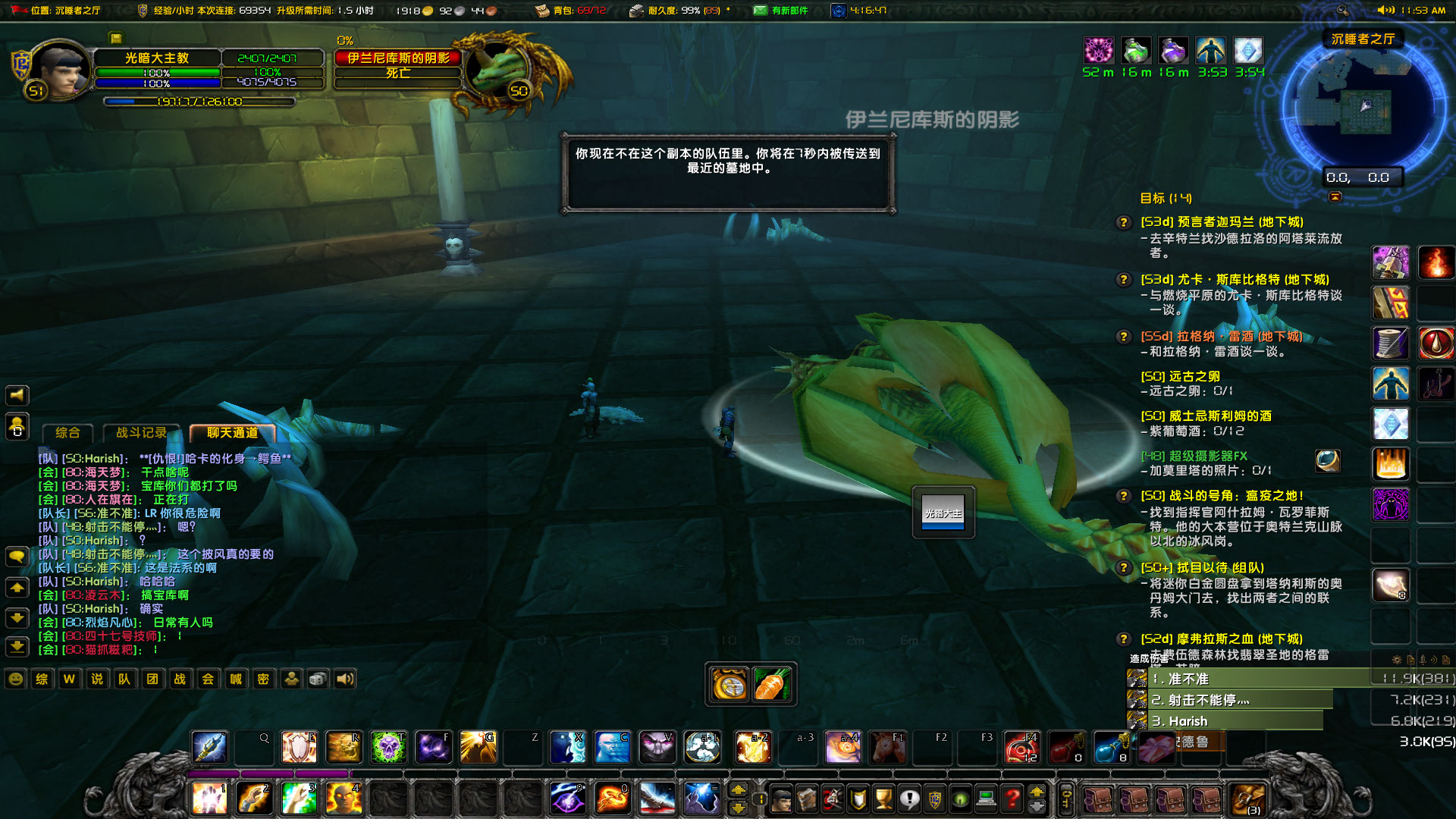Open the dungeon finder using the green eye icon
Viewport: 1456px width, 819px height.
click(x=959, y=799)
